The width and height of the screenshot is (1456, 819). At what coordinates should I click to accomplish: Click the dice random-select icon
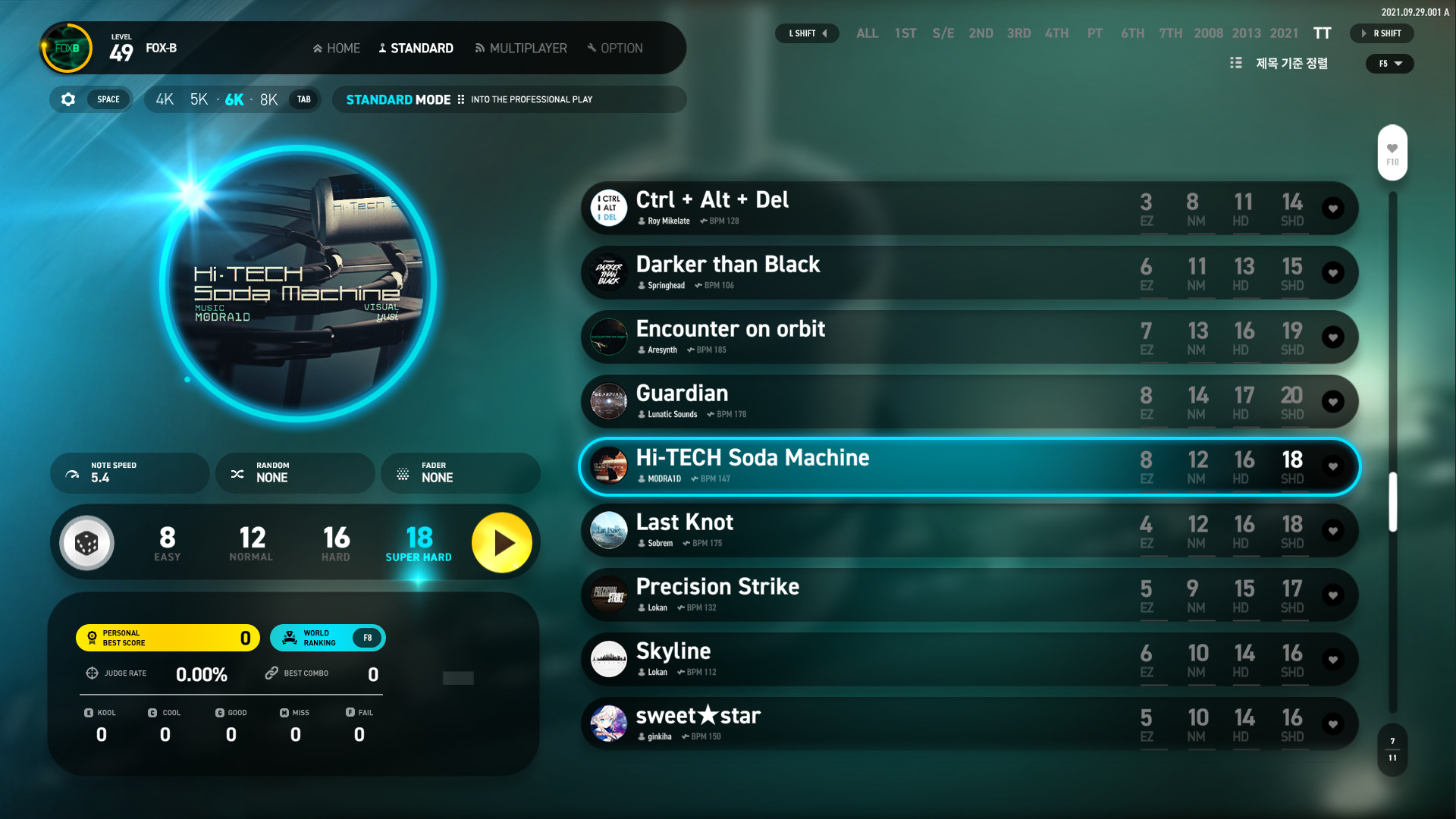click(x=86, y=542)
